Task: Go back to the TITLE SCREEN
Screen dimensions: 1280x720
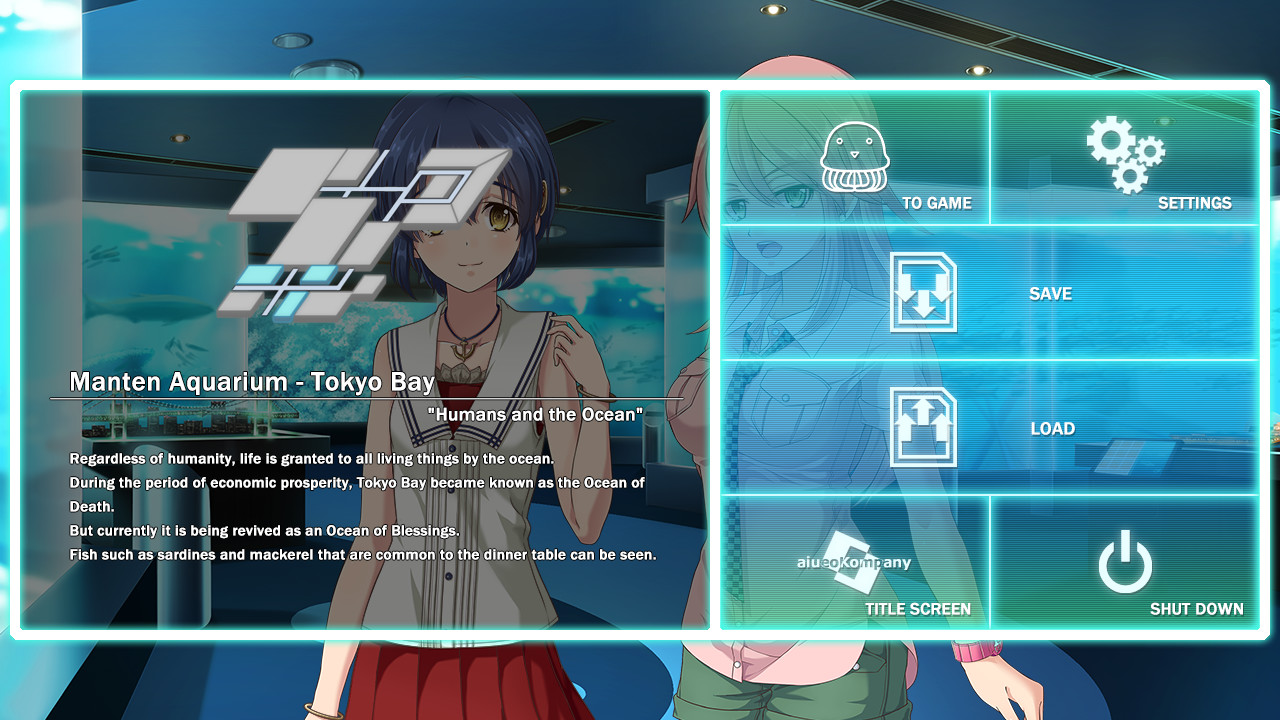Action: pos(855,563)
